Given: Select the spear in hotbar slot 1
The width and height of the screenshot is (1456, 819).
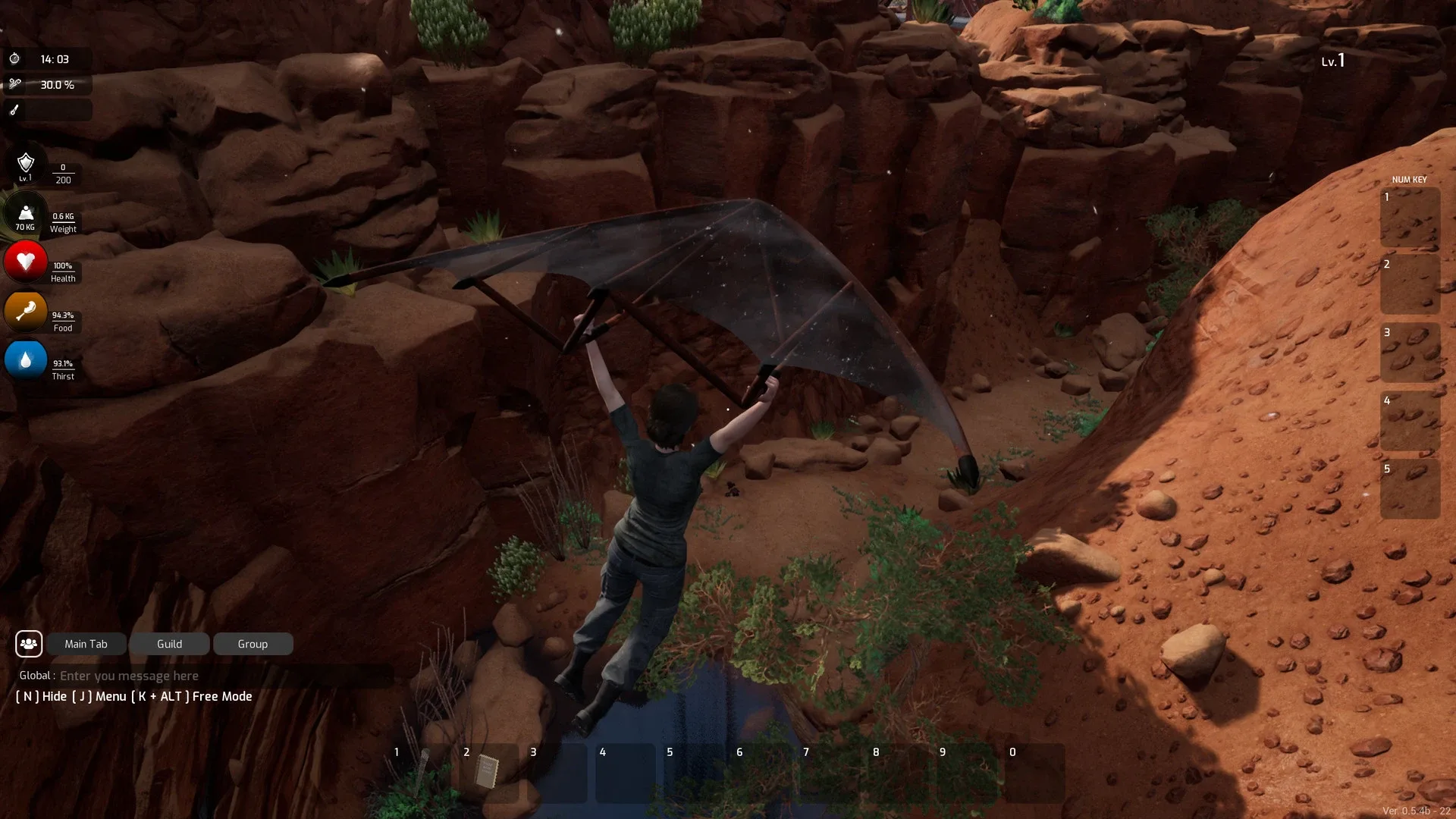Looking at the screenshot, I should coord(425,772).
